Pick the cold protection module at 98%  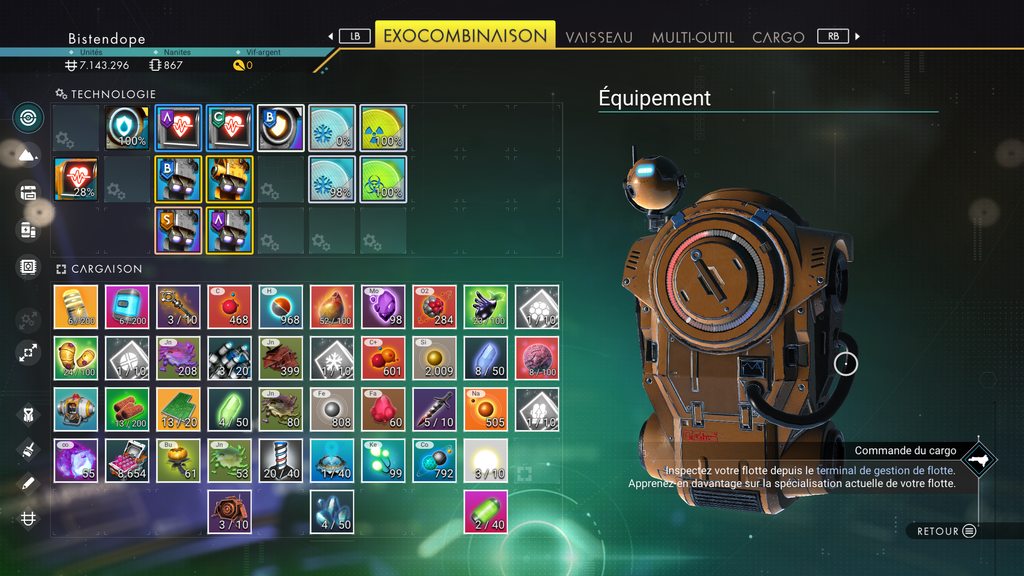pyautogui.click(x=331, y=180)
